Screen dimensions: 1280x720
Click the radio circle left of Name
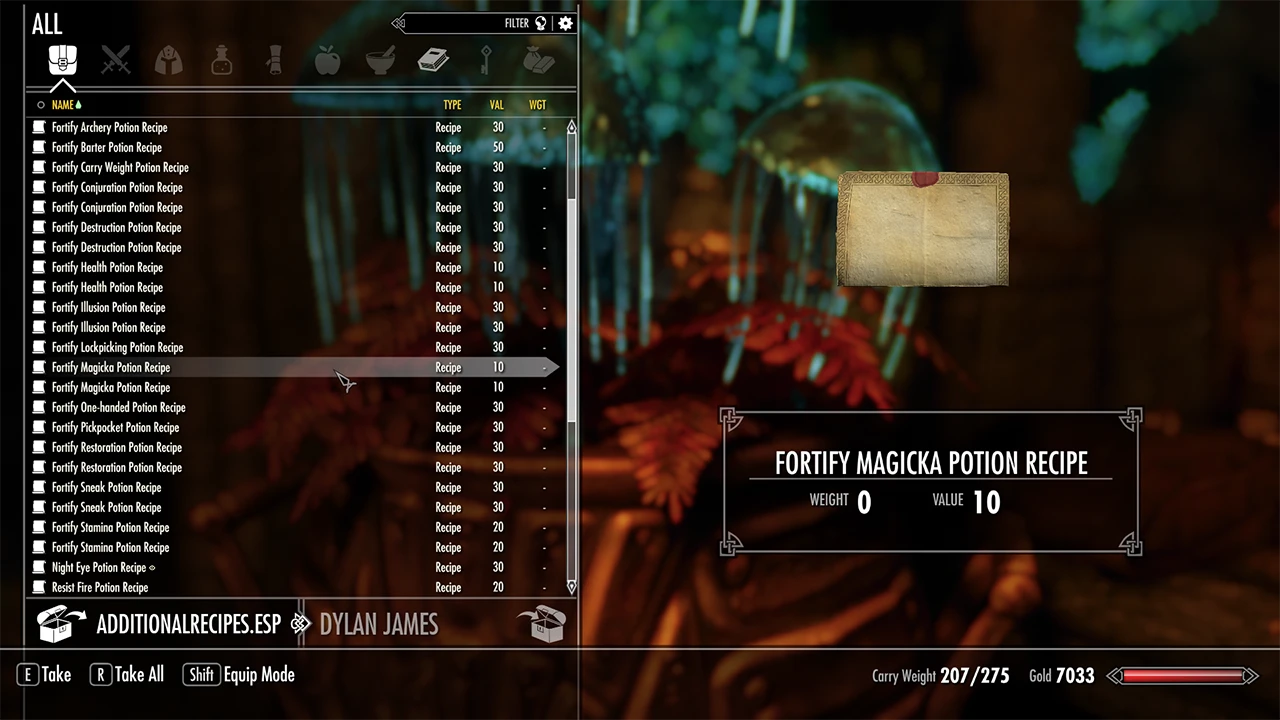[x=41, y=104]
